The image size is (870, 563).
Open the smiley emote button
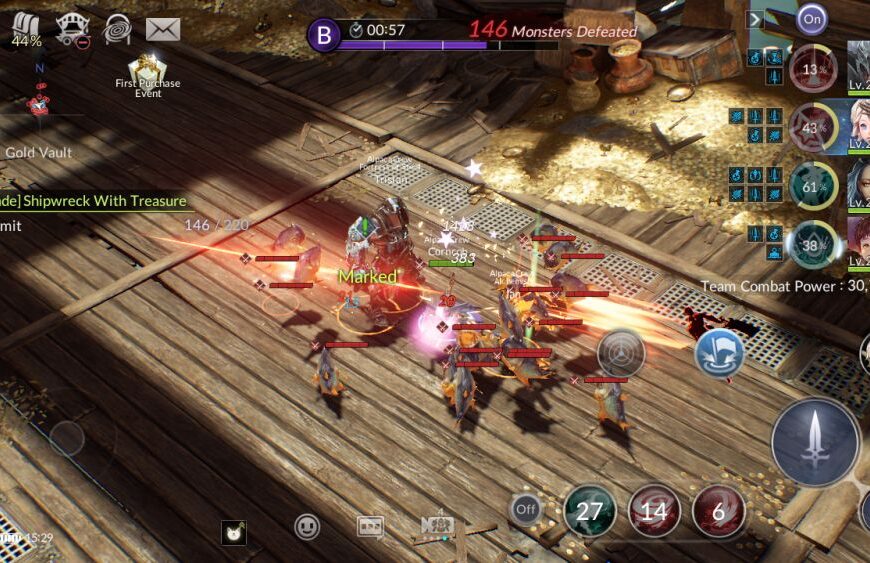(x=307, y=527)
